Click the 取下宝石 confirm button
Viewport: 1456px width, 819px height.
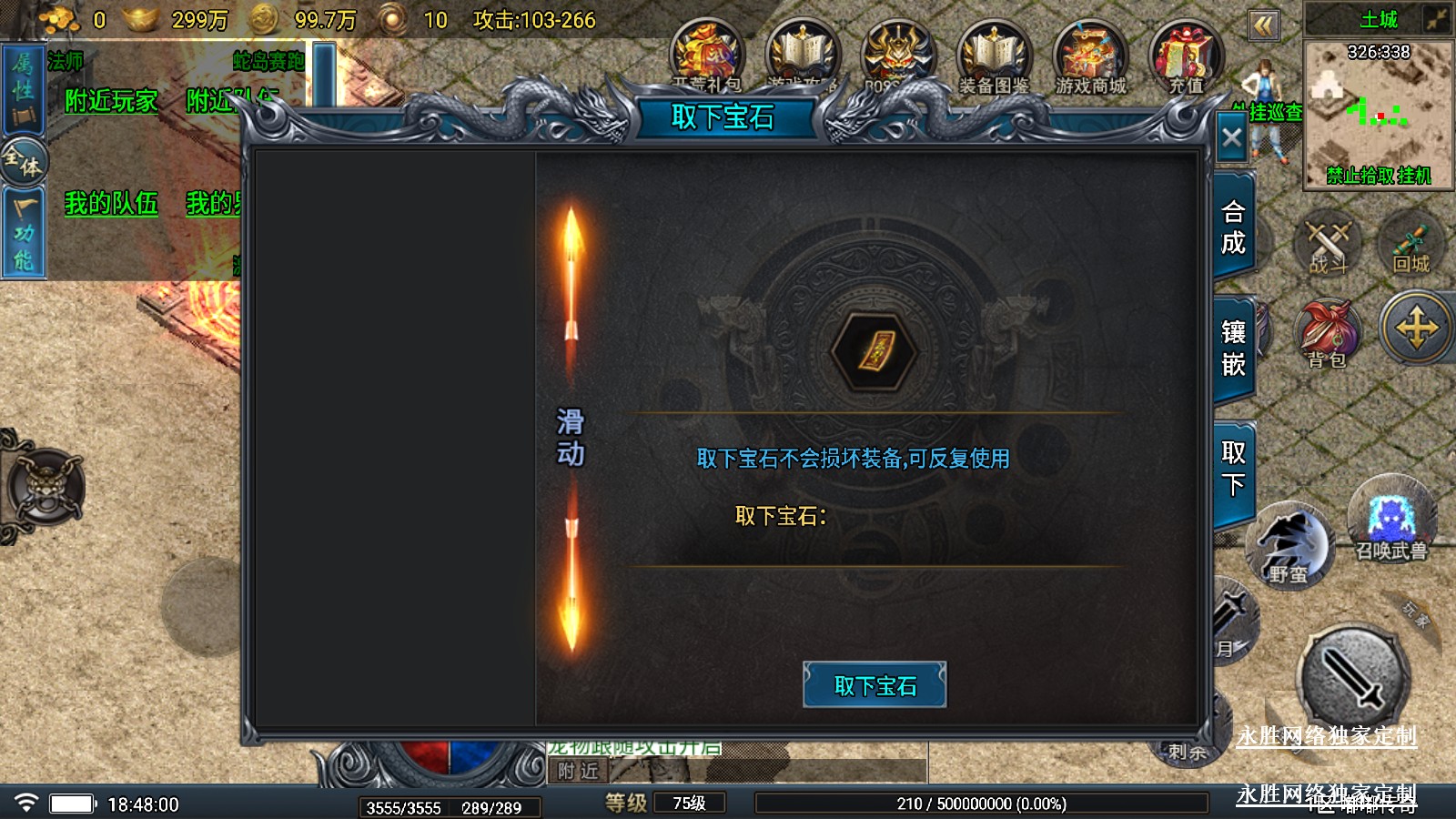[x=875, y=685]
